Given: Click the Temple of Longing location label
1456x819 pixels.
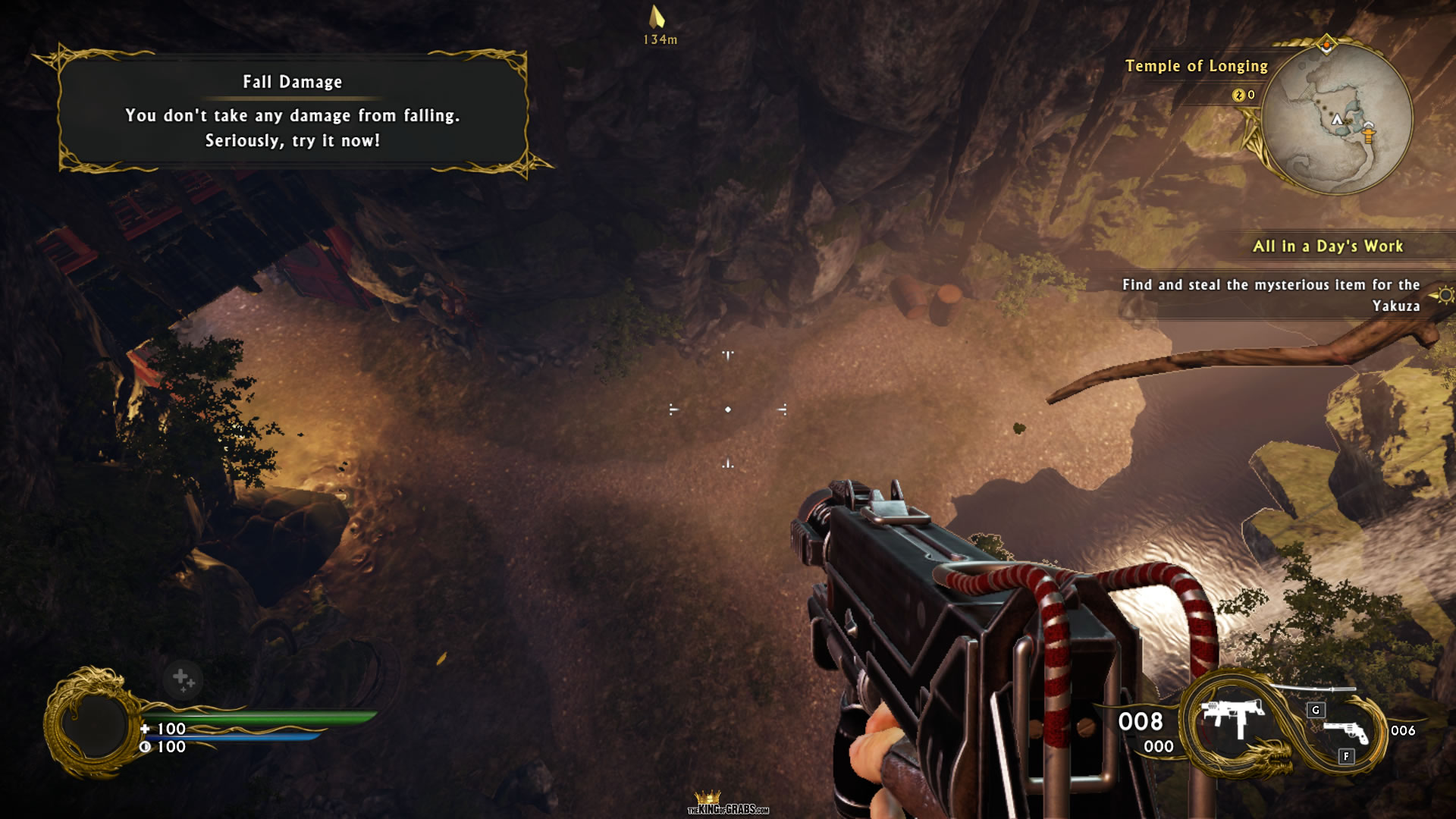Looking at the screenshot, I should (x=1196, y=67).
